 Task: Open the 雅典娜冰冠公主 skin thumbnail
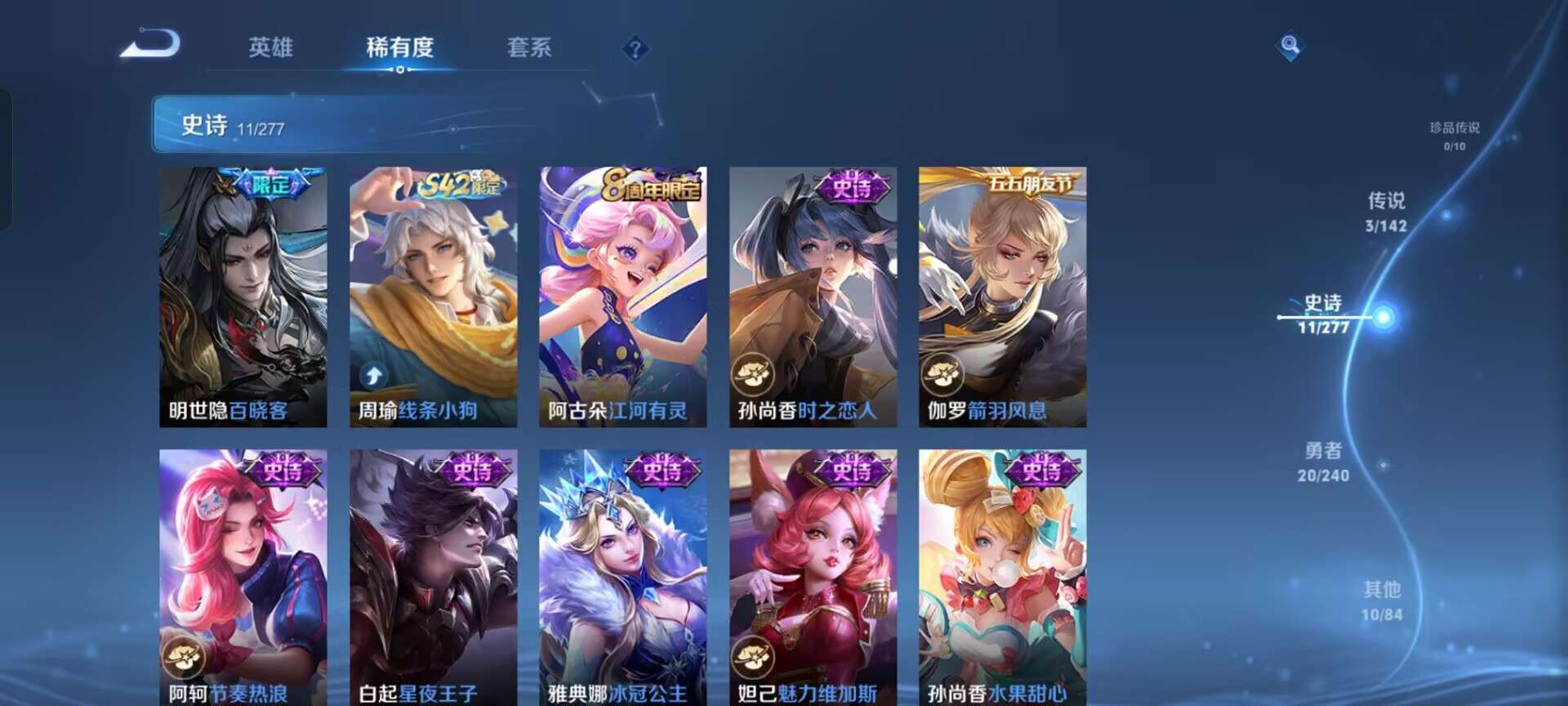[621, 572]
